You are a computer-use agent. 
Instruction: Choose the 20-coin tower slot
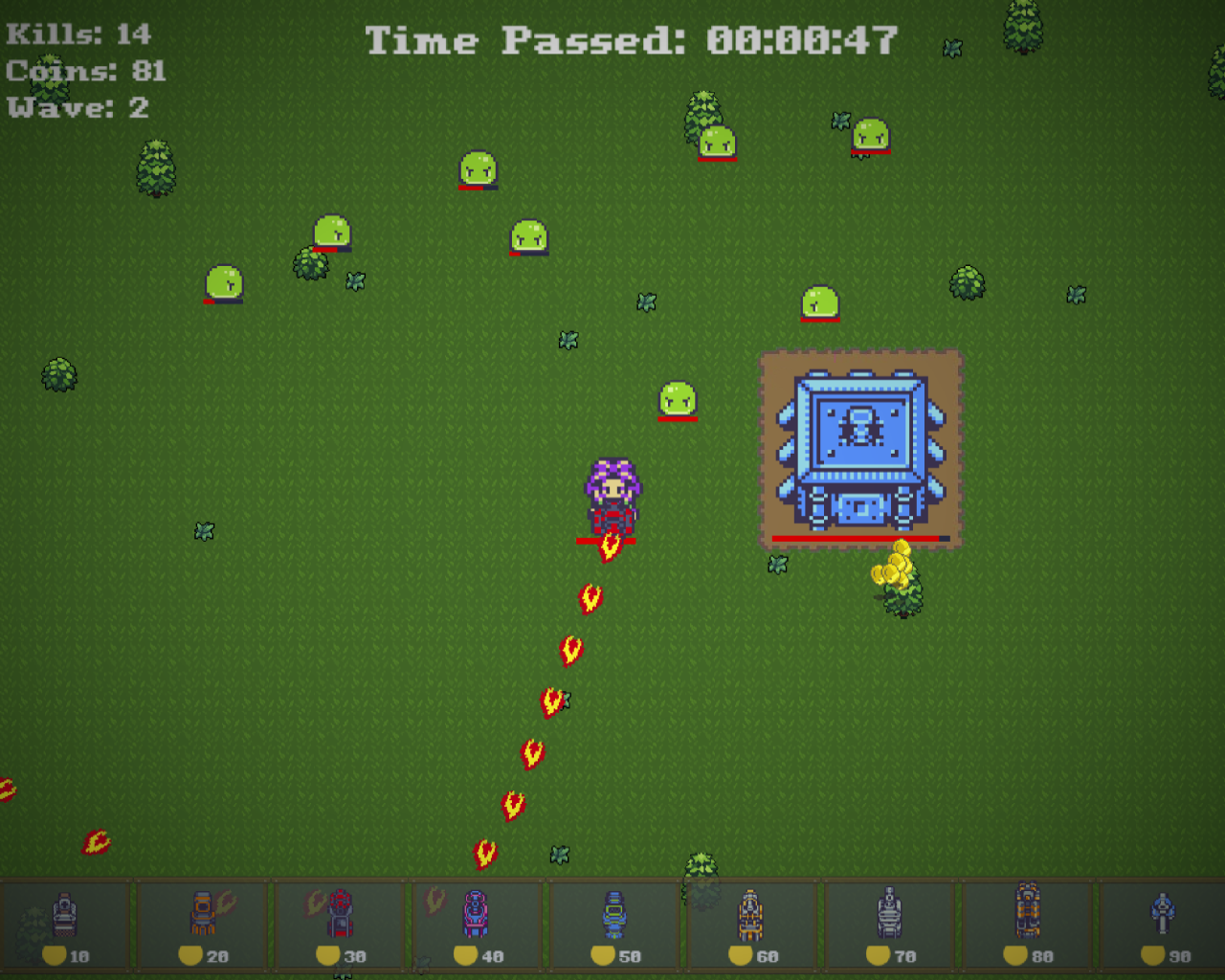coord(203,924)
